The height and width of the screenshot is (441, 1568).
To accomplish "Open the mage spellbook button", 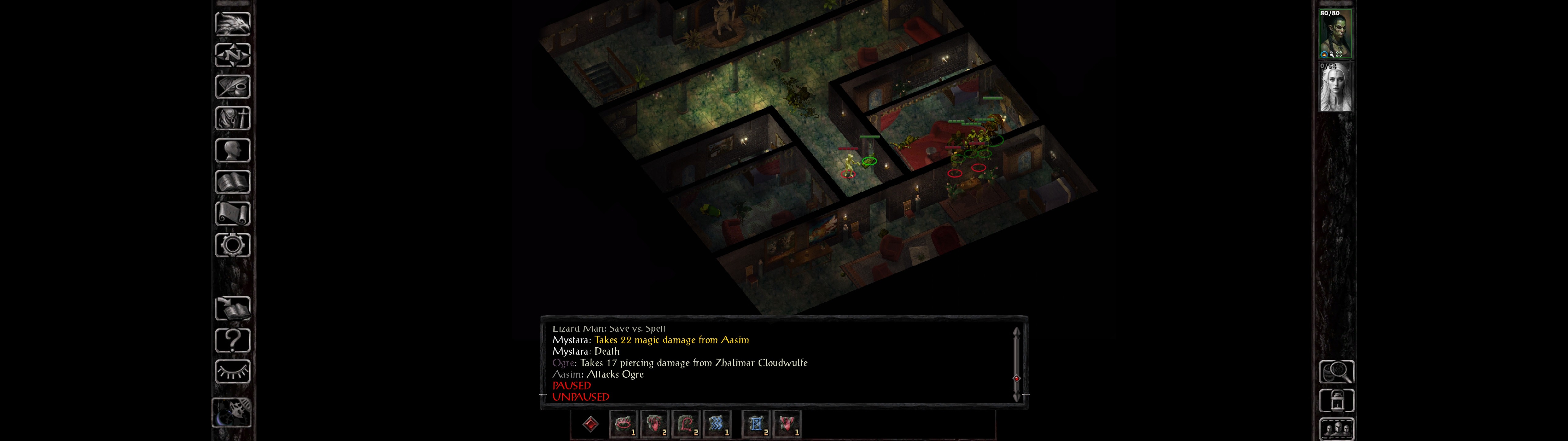I will [x=232, y=182].
